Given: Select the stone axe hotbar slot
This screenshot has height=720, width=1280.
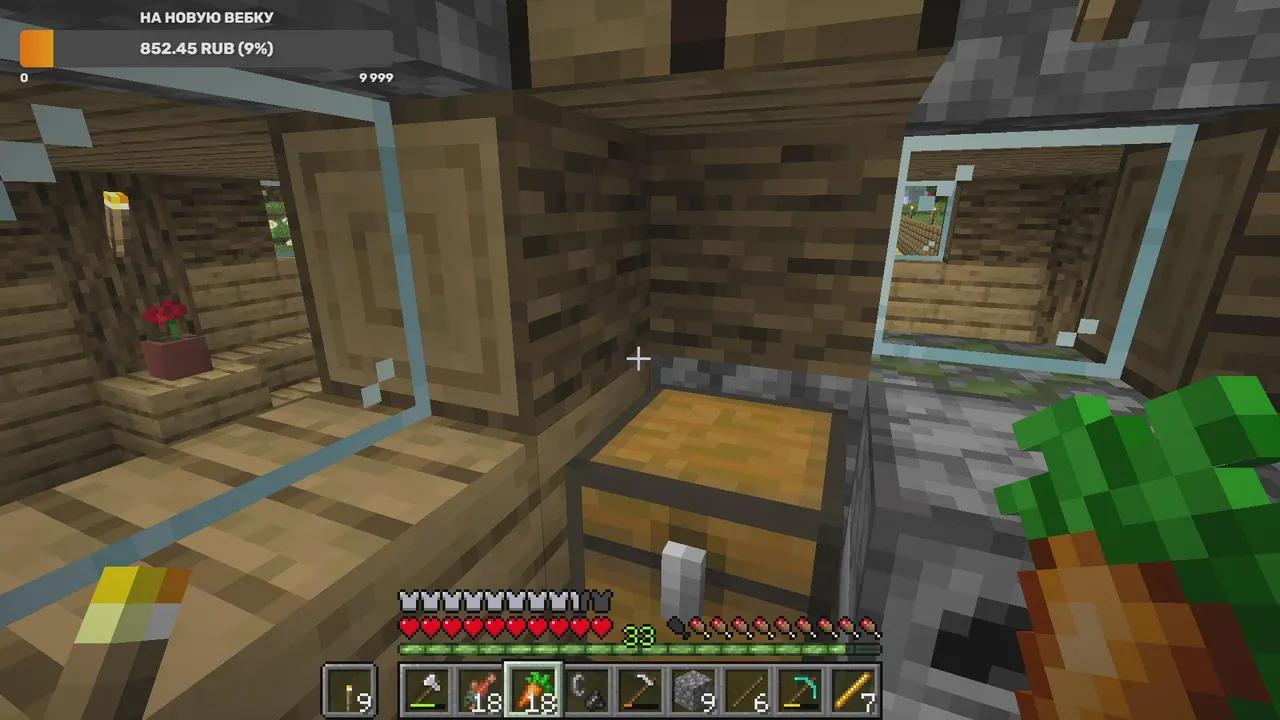Looking at the screenshot, I should pos(426,690).
